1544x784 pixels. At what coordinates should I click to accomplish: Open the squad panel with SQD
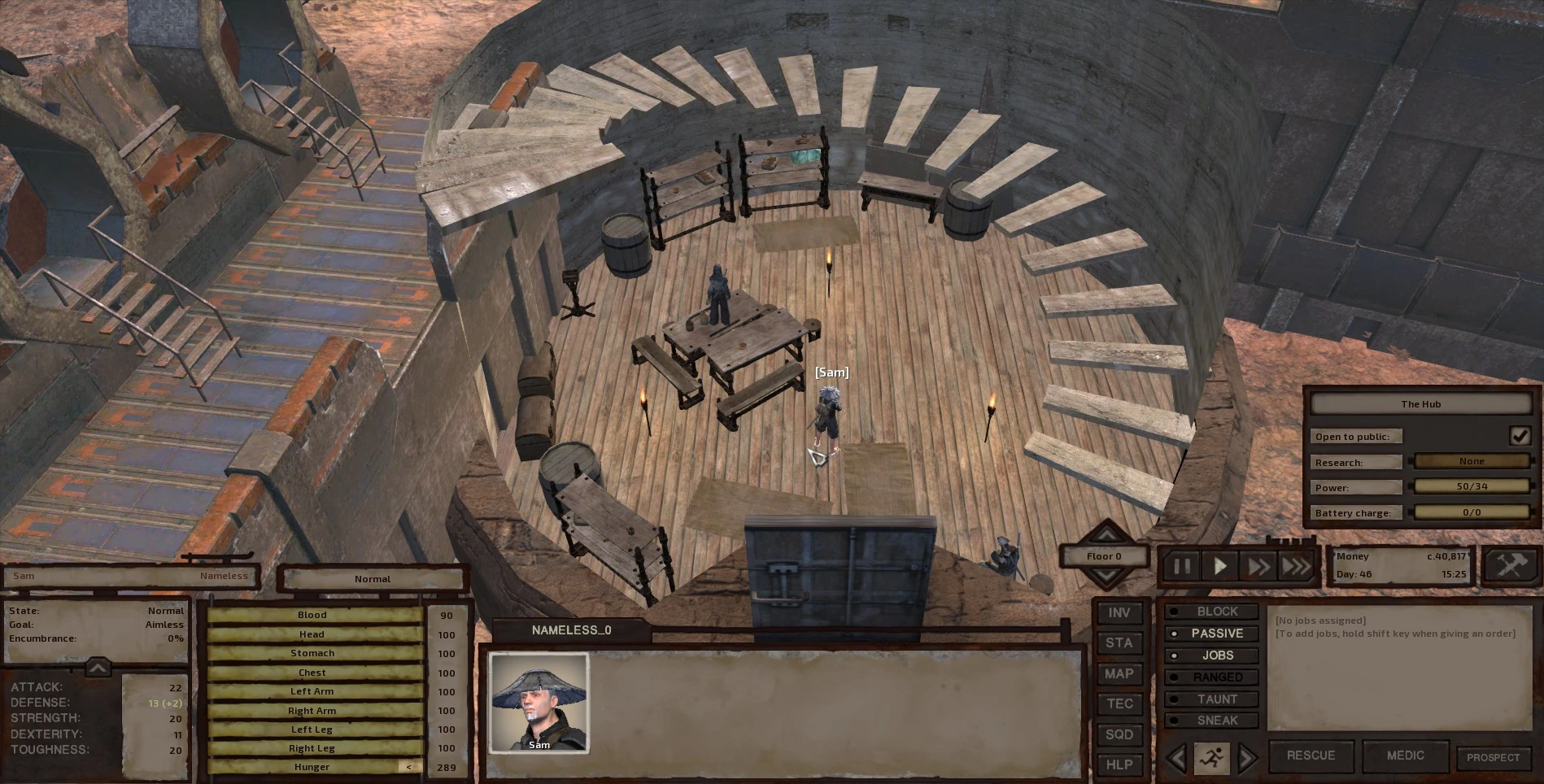pos(1119,734)
